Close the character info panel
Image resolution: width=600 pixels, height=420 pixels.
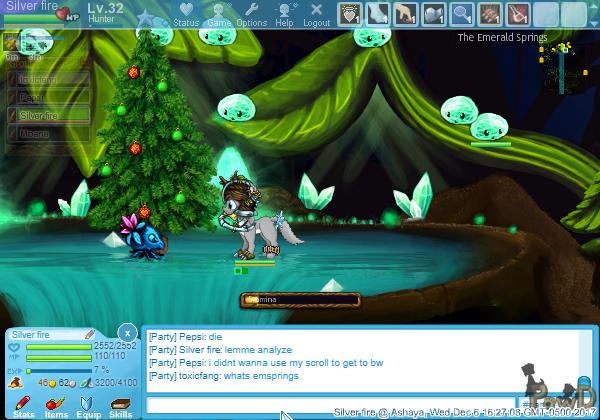(127, 332)
